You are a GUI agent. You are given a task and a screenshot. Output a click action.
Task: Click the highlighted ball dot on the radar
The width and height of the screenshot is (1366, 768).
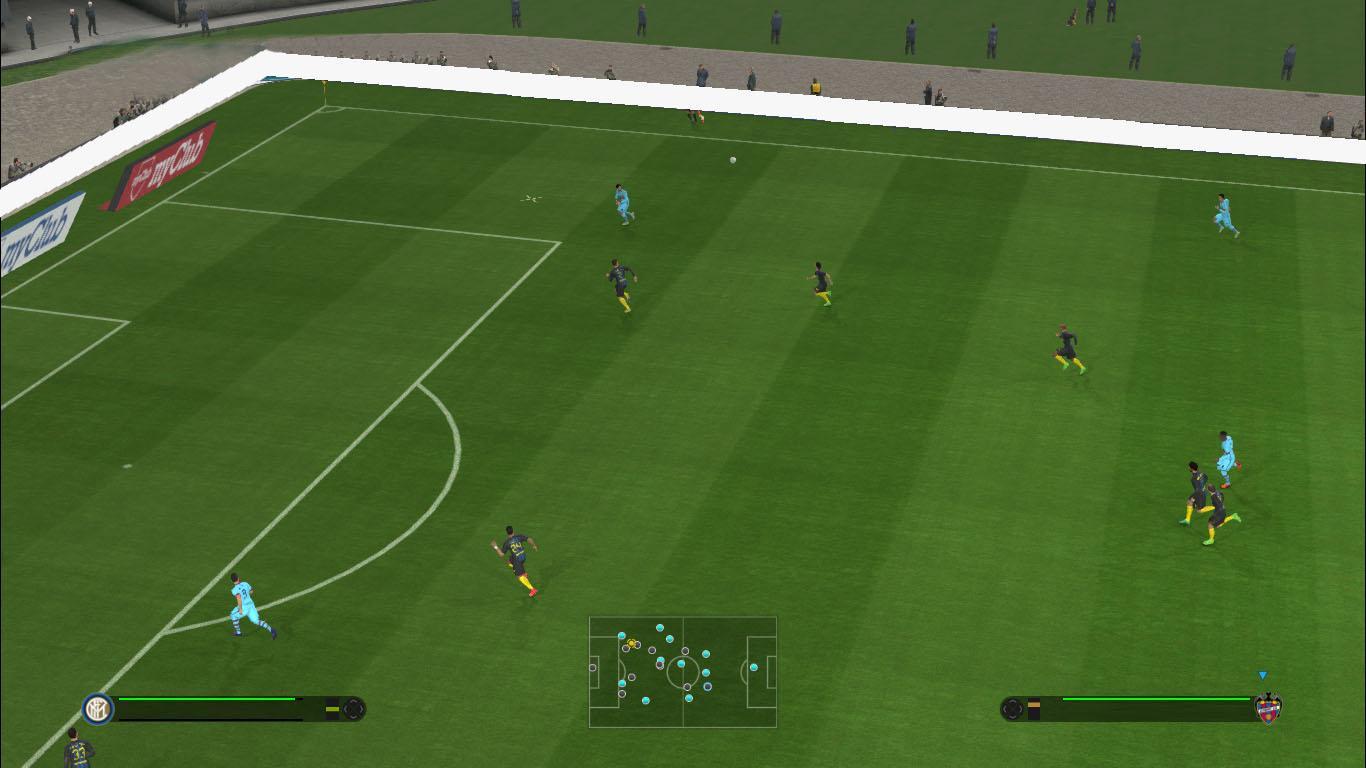[x=631, y=643]
